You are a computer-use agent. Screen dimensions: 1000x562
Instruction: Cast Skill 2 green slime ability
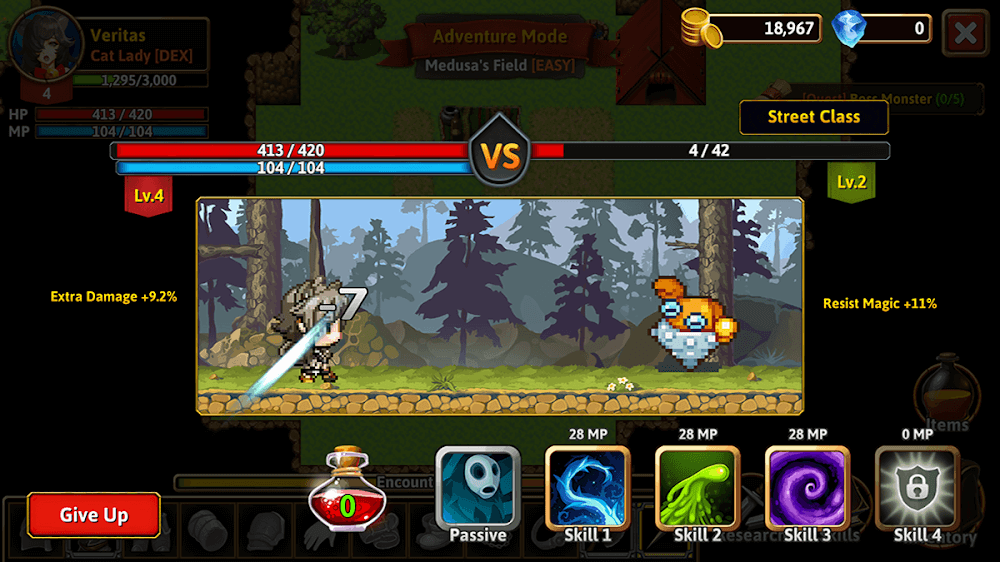[x=697, y=488]
